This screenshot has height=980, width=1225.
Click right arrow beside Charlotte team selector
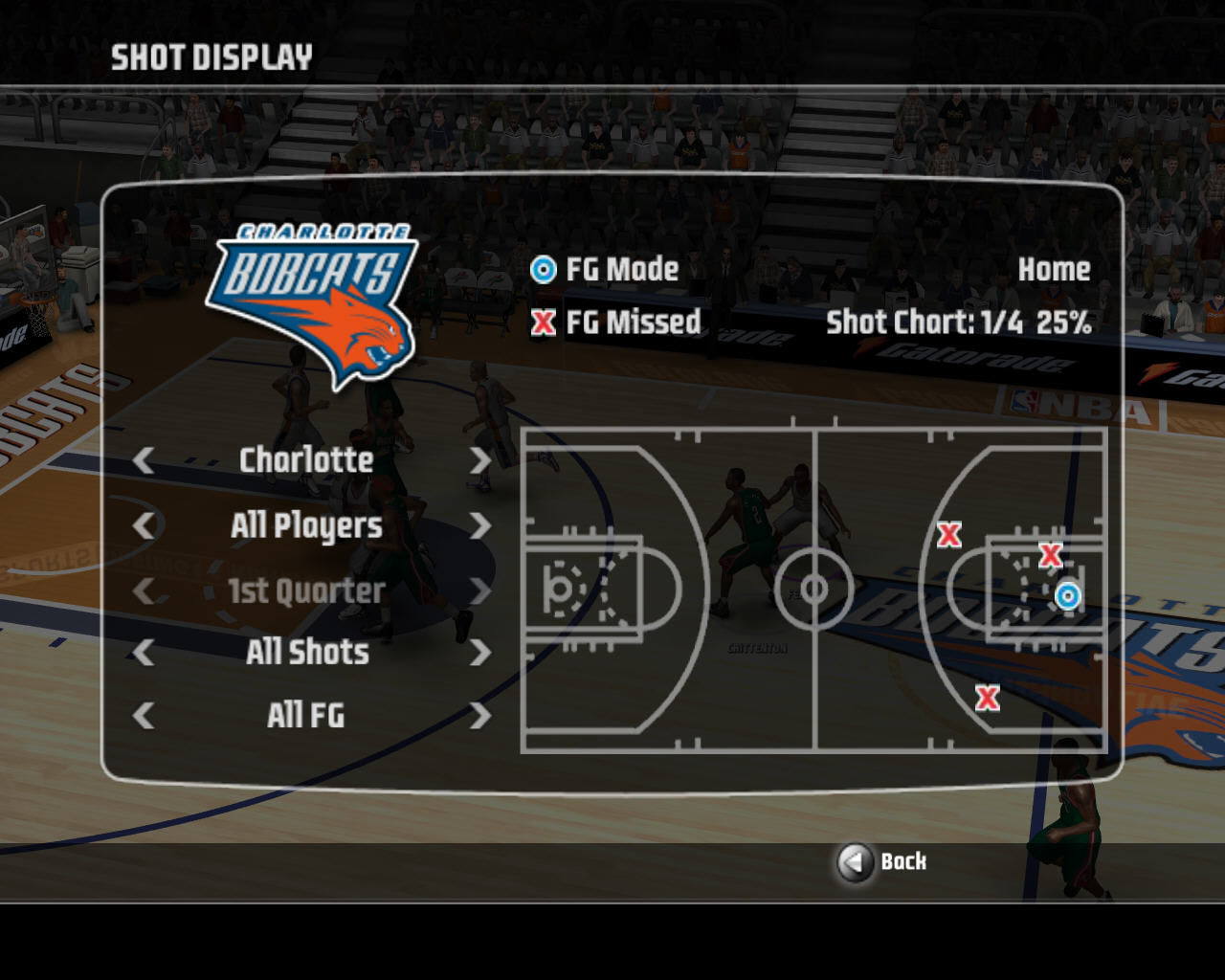(x=479, y=460)
